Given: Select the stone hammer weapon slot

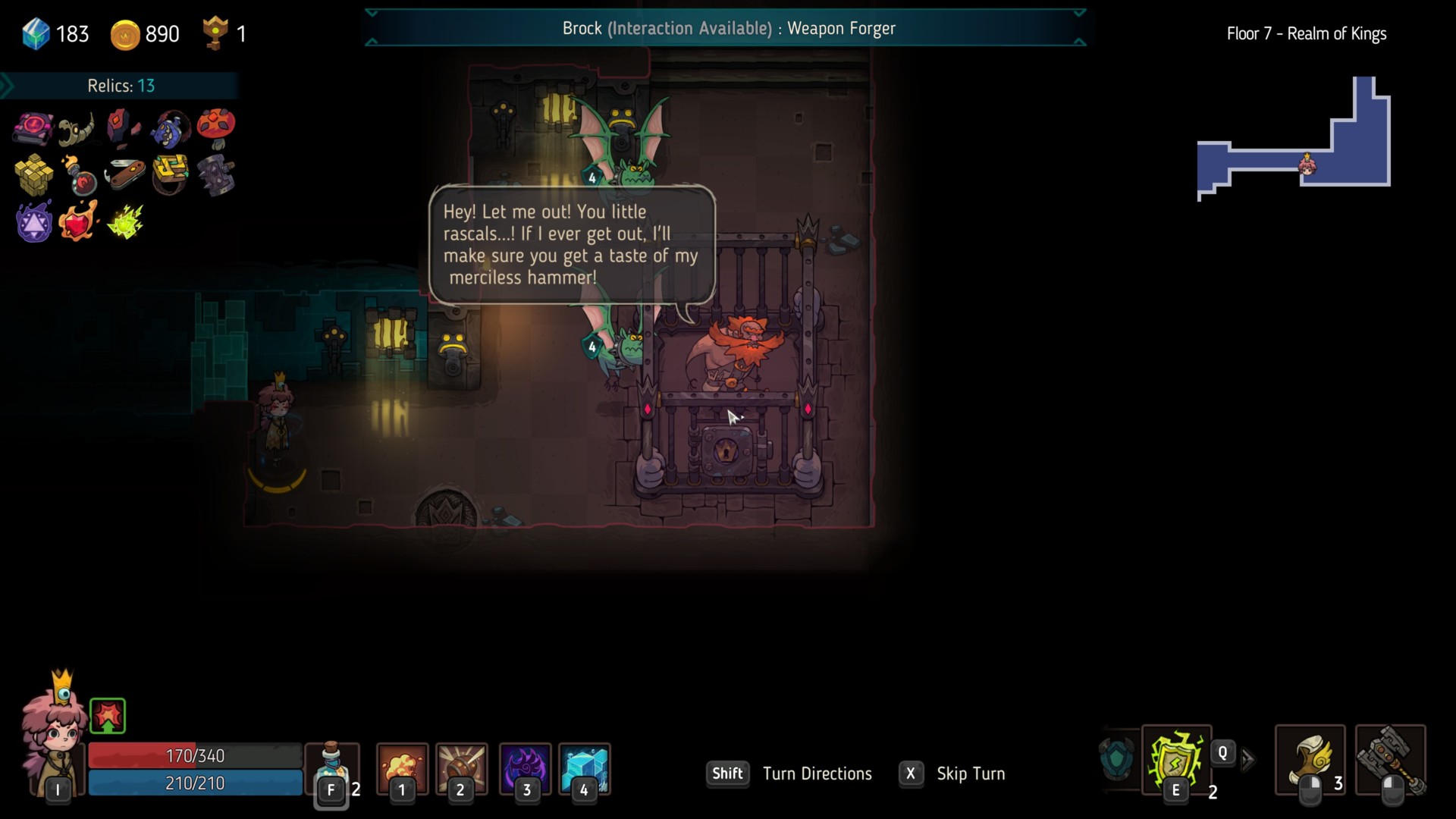Looking at the screenshot, I should [x=1390, y=760].
